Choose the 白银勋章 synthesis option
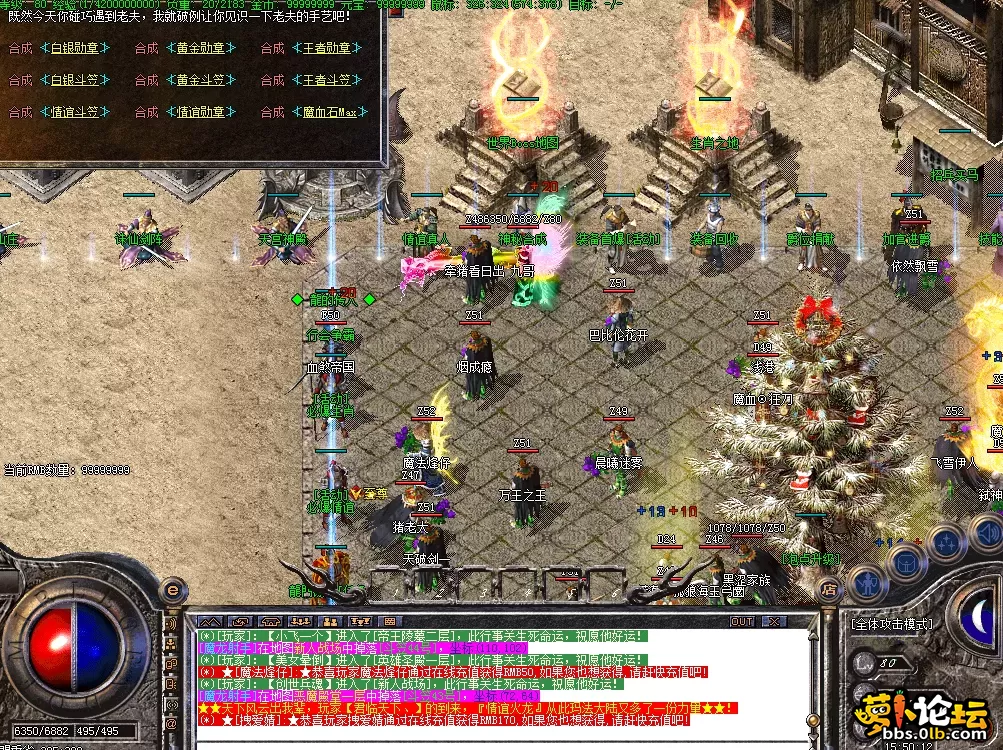This screenshot has width=1003, height=750. tap(75, 48)
